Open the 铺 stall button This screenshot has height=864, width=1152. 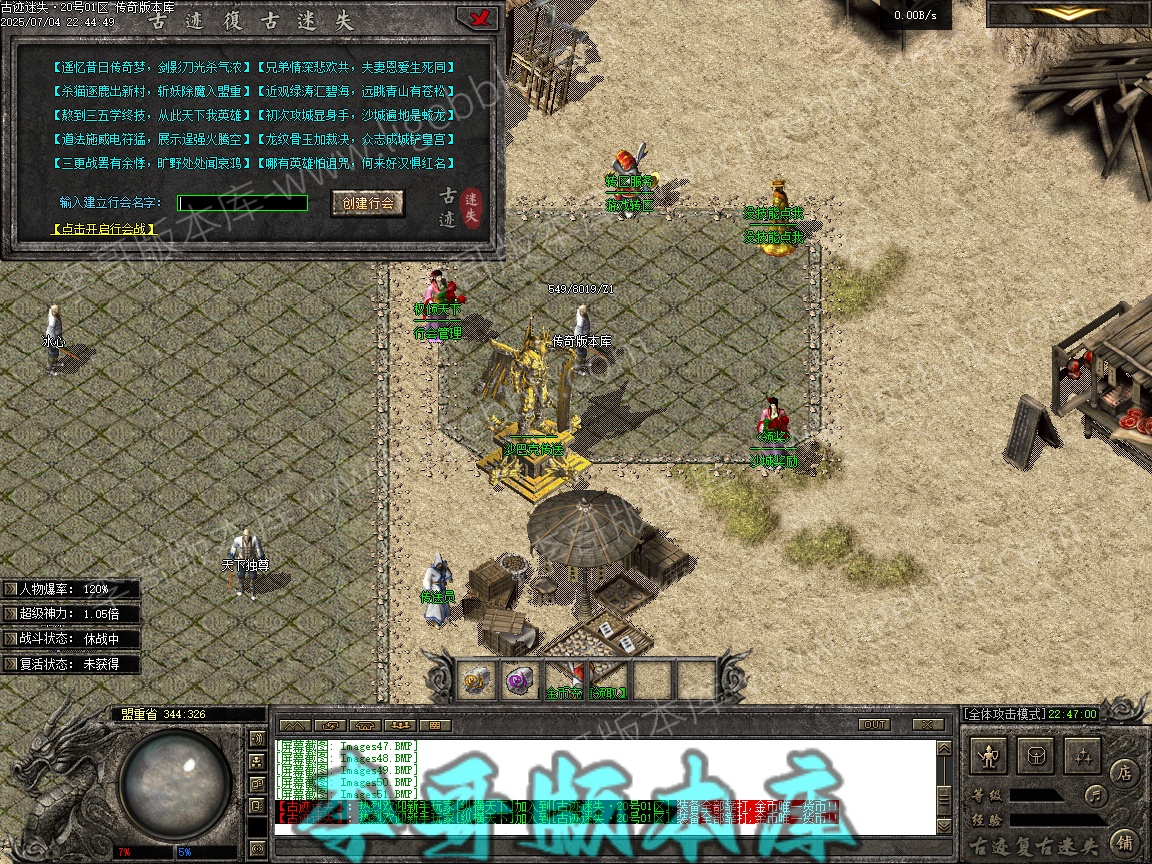1124,841
